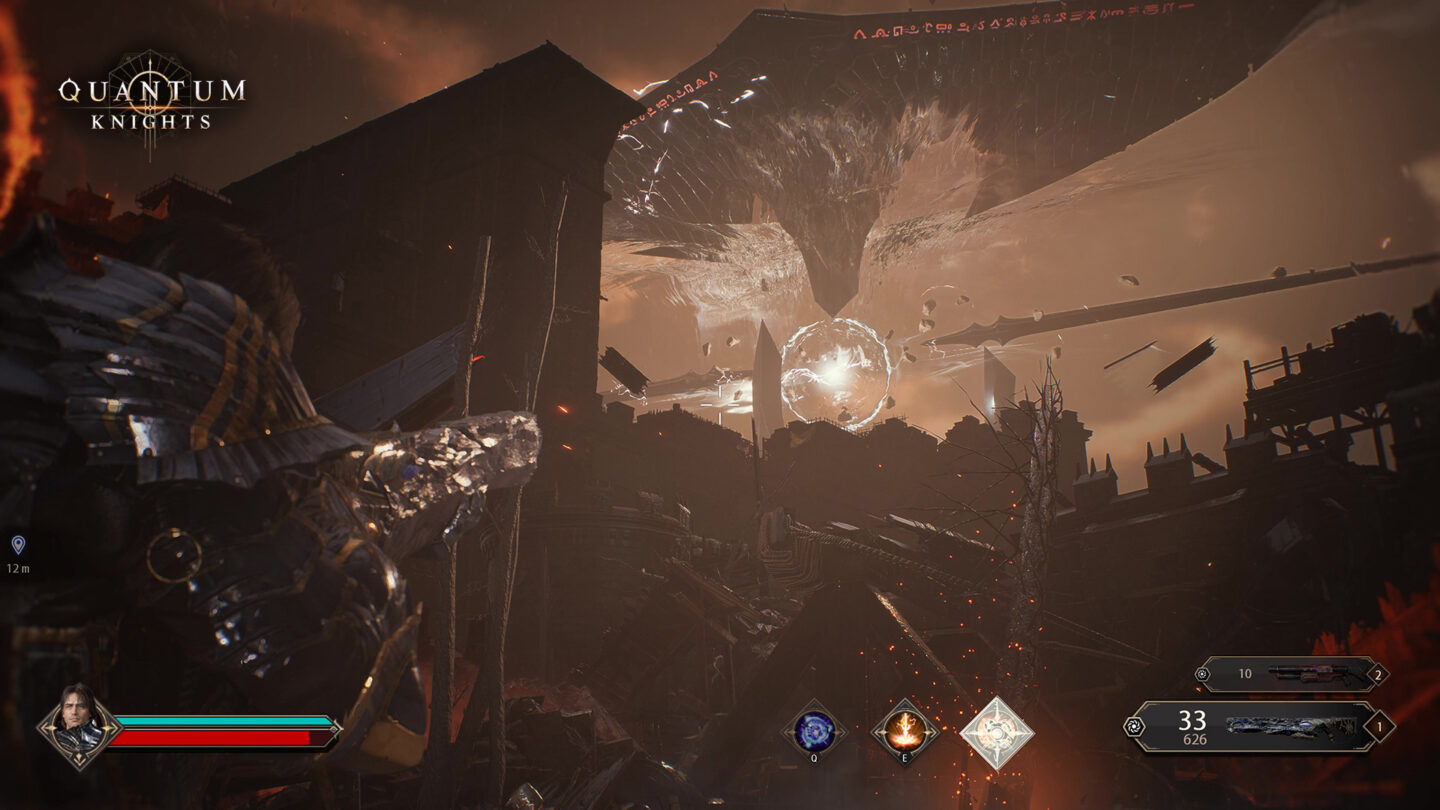Image resolution: width=1440 pixels, height=810 pixels.
Task: Click the gear icon beside weapon slot 2
Action: pyautogui.click(x=1203, y=673)
